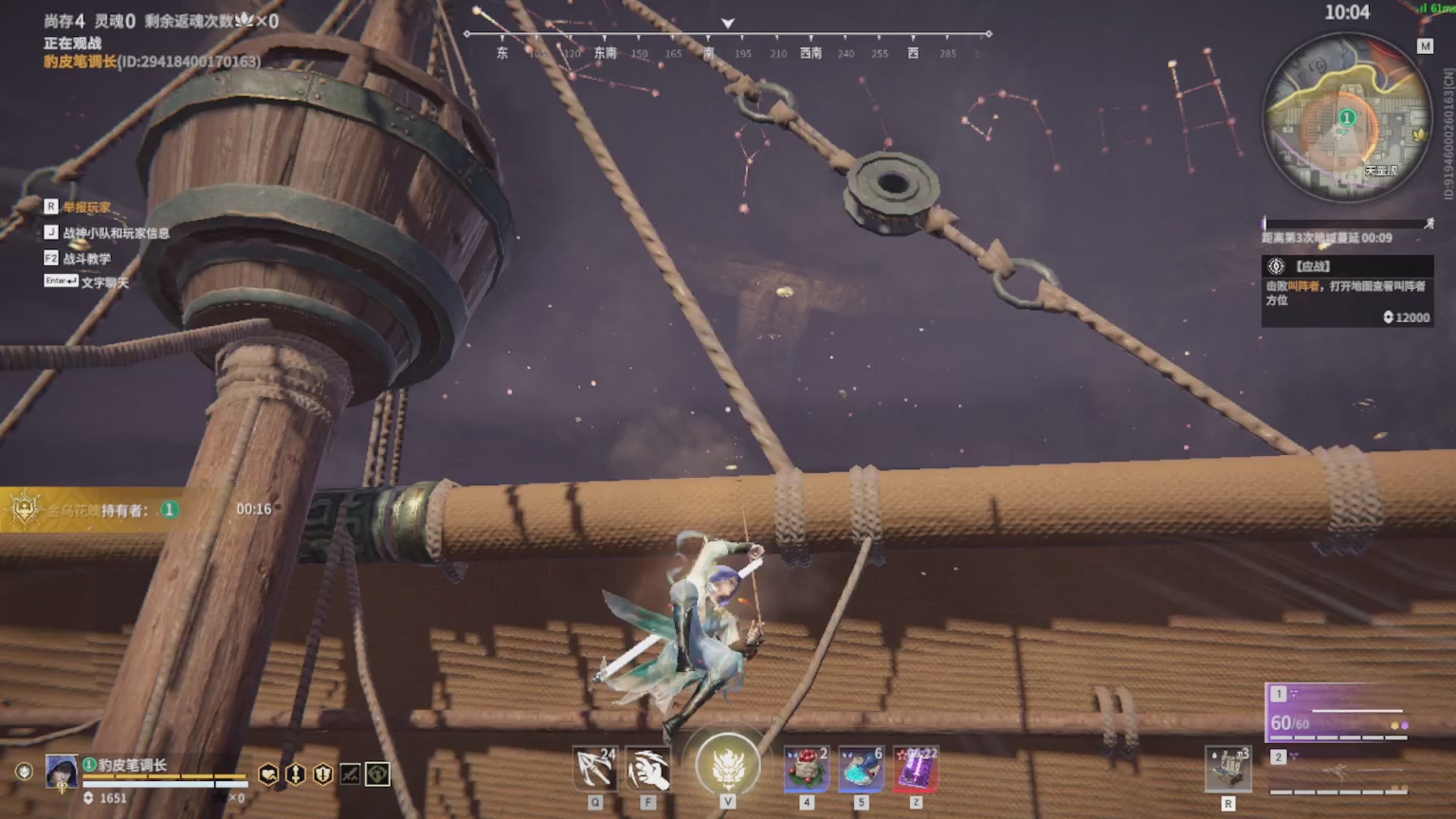The width and height of the screenshot is (1456, 819).
Task: Activate the clawed hand skill icon
Action: [x=648, y=769]
